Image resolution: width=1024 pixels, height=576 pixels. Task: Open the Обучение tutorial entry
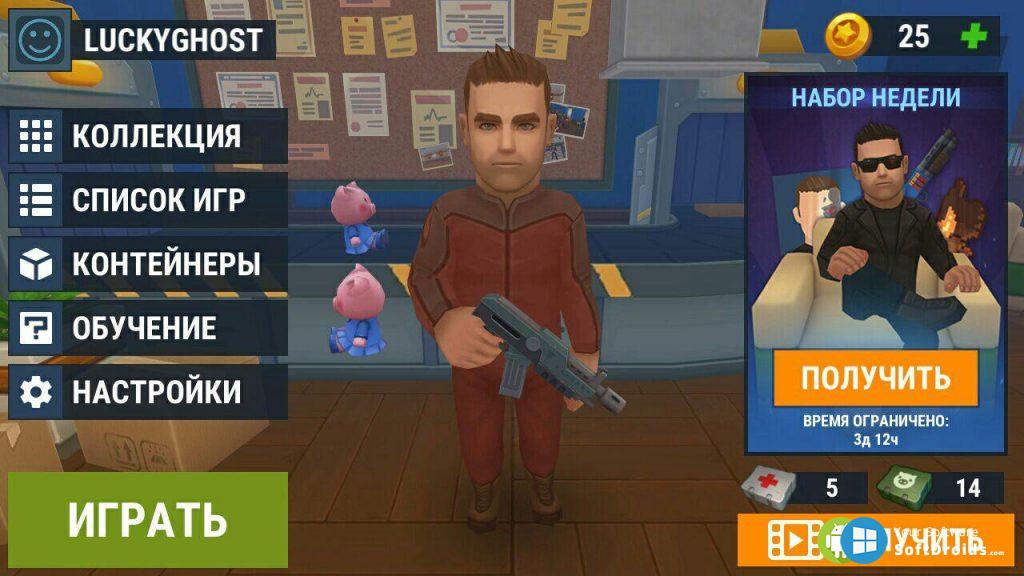click(148, 328)
